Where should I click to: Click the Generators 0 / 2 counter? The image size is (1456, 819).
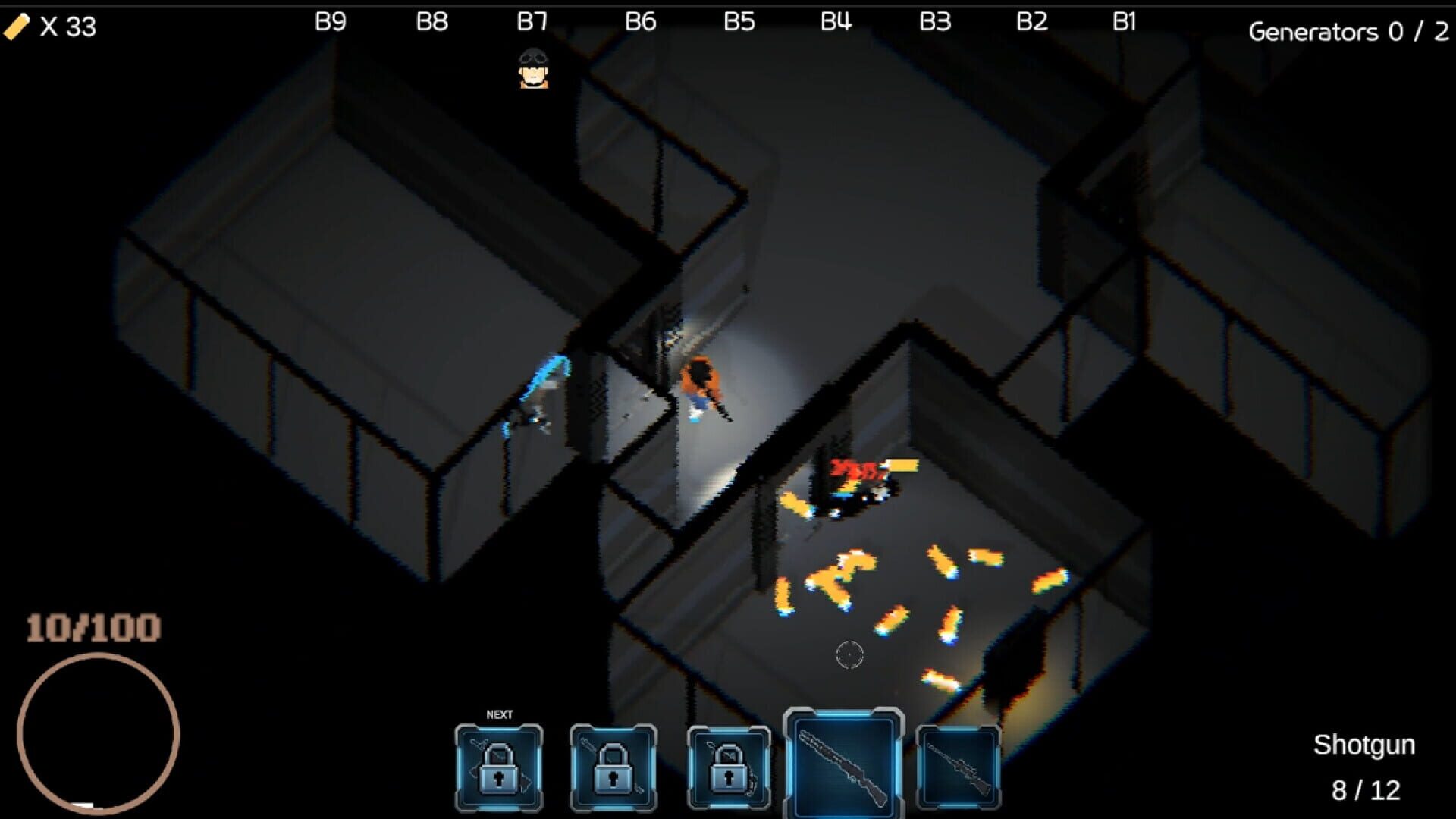[1350, 32]
